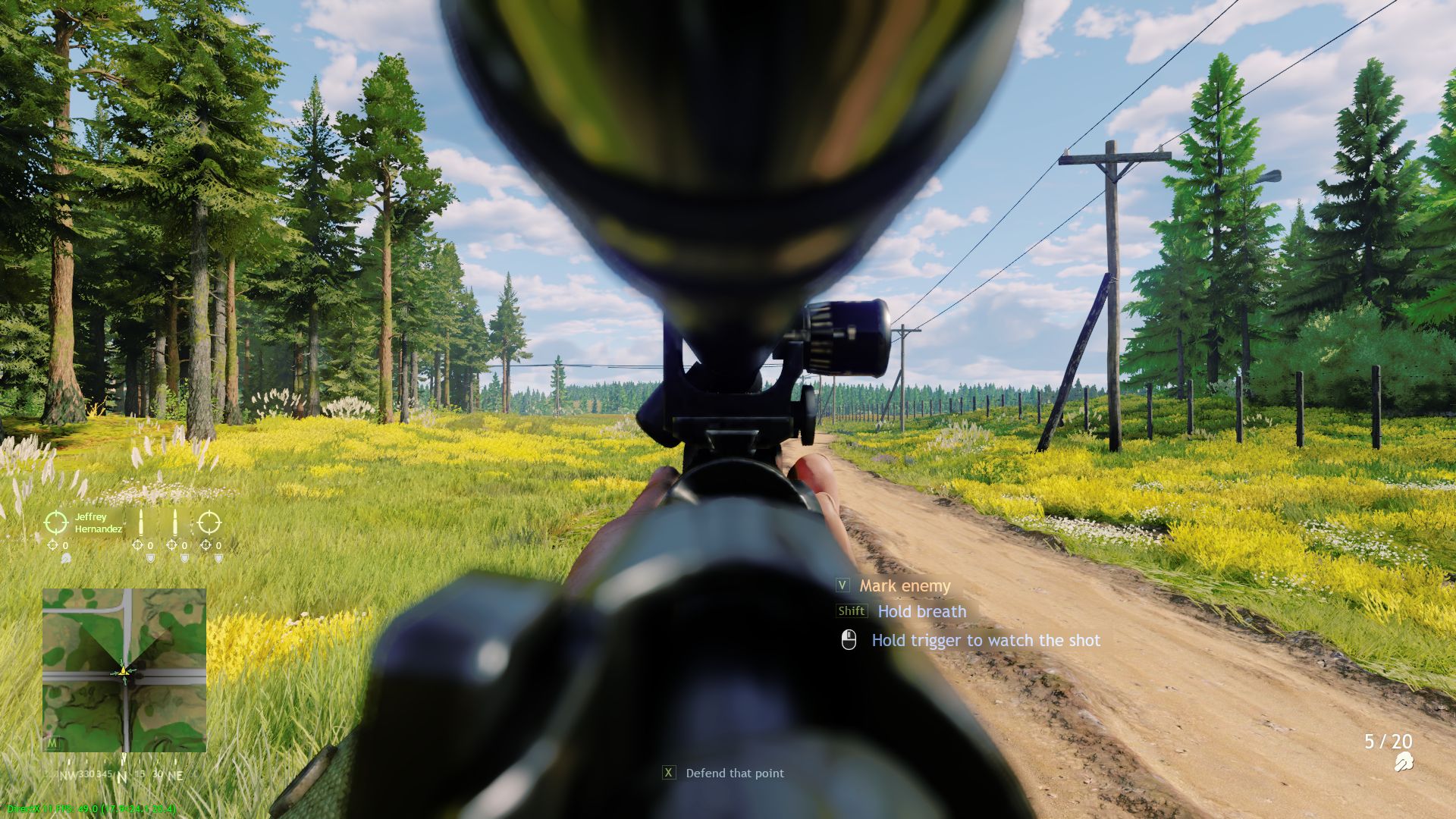The height and width of the screenshot is (819, 1456).
Task: Click the Mark enemy text label
Action: coord(904,585)
